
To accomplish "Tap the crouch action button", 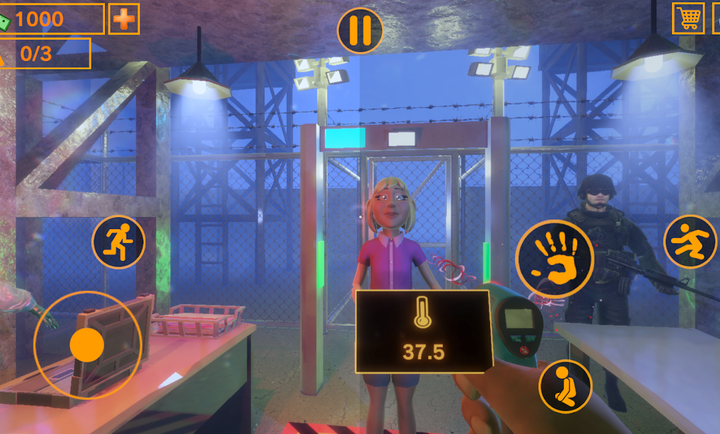I will click(x=565, y=386).
